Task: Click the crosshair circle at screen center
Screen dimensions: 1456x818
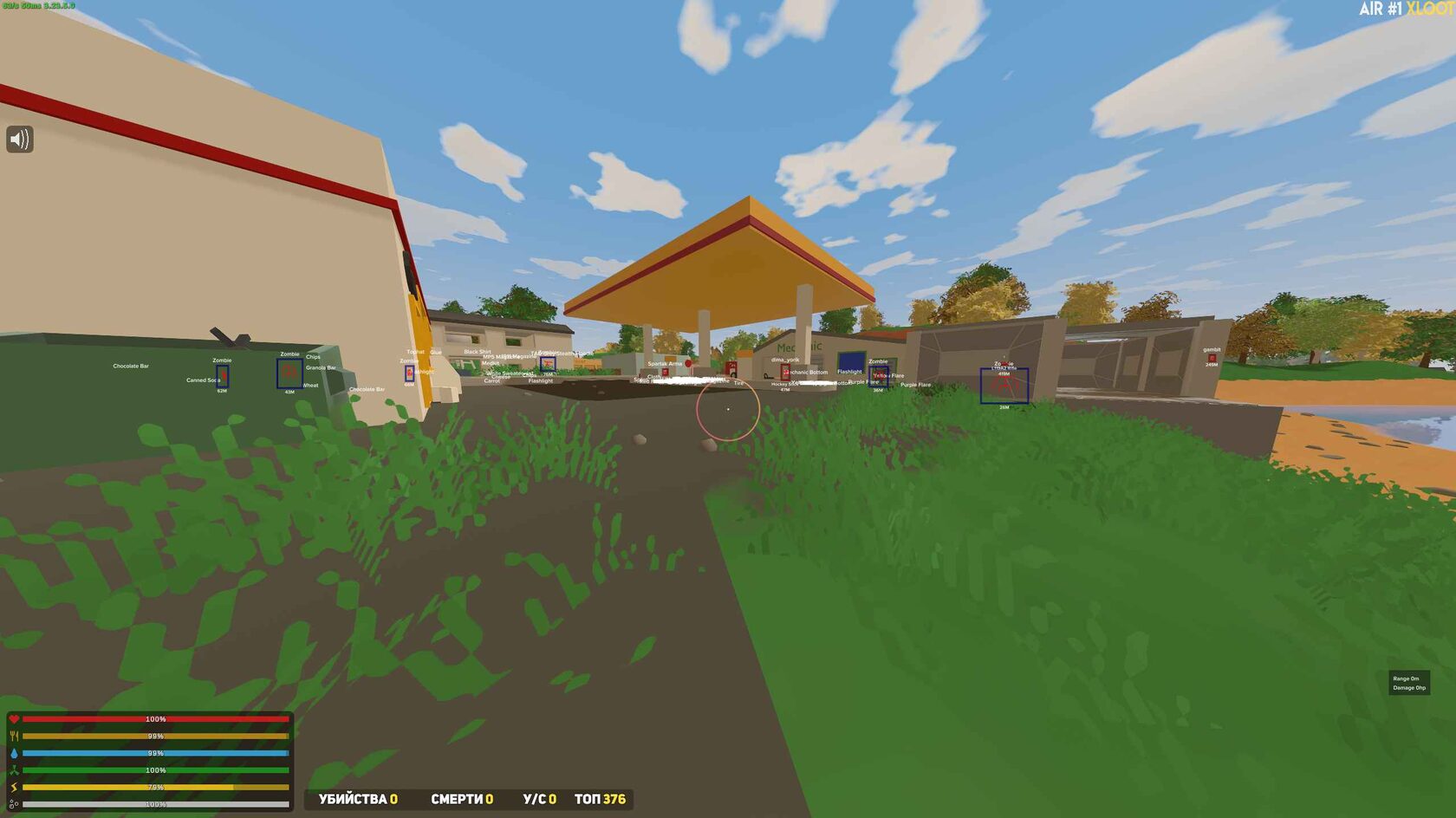Action: pos(728,407)
